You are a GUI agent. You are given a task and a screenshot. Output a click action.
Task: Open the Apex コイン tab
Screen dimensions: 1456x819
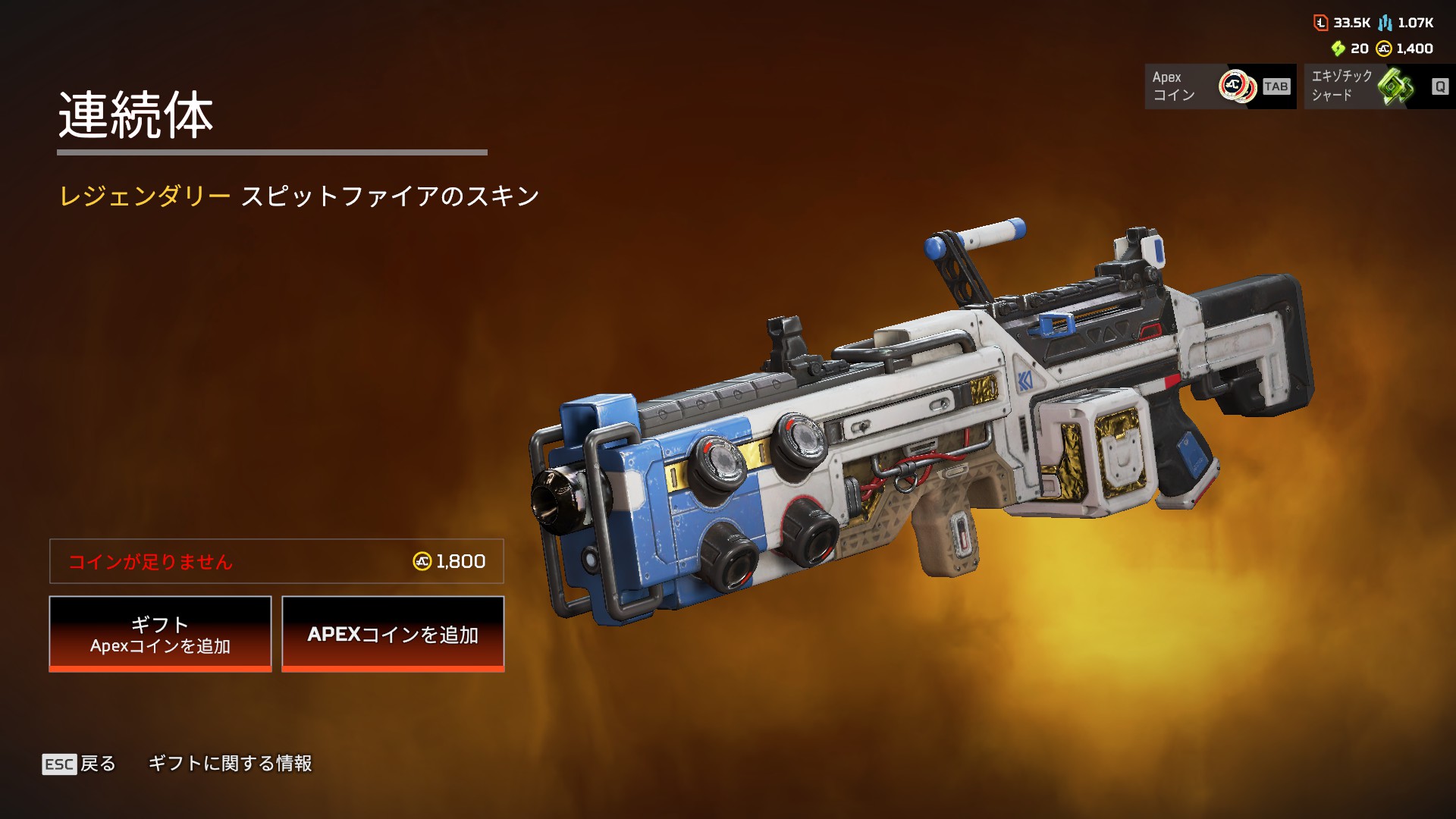pos(1219,86)
